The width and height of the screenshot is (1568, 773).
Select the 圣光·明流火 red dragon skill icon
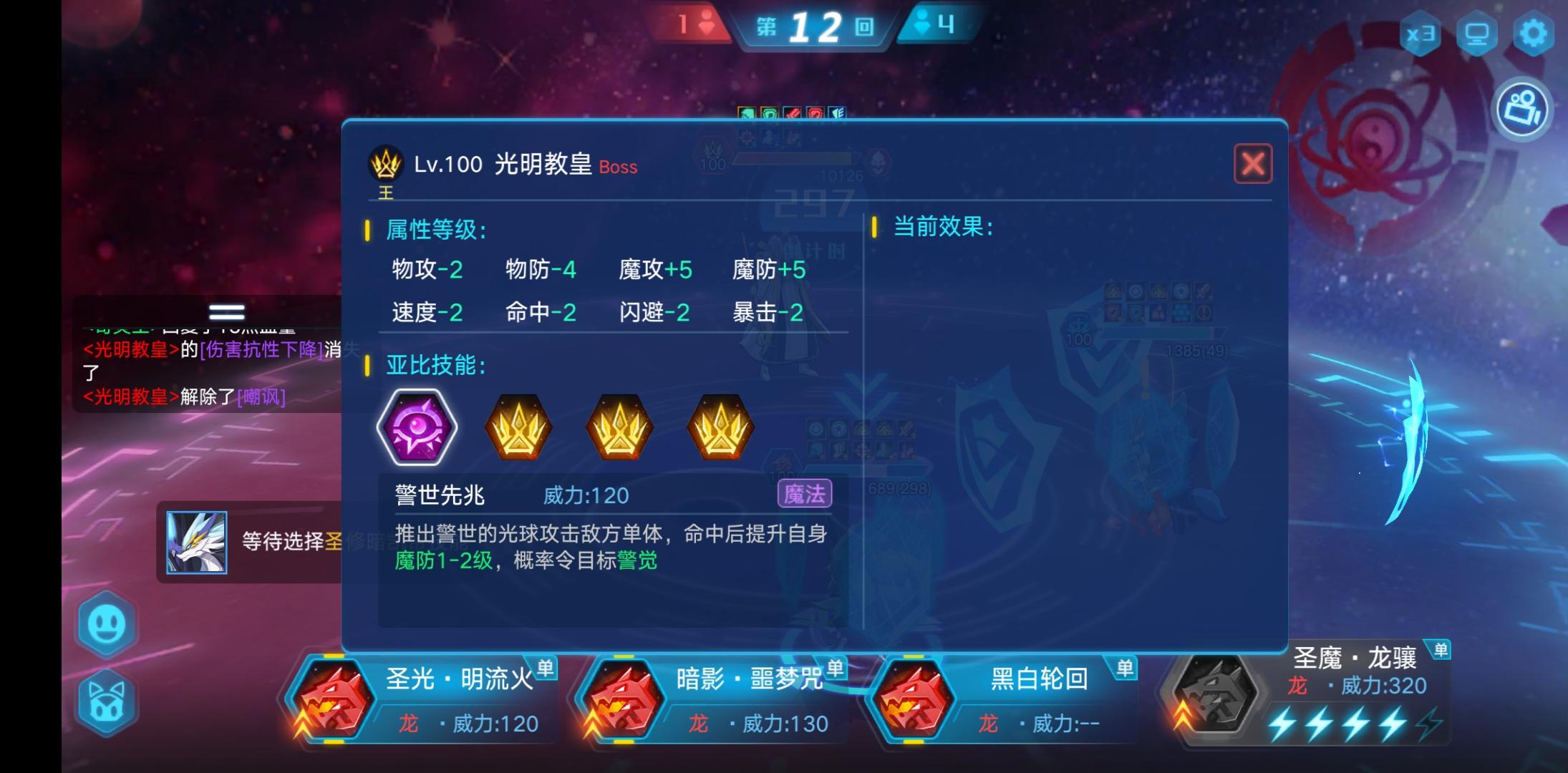334,698
